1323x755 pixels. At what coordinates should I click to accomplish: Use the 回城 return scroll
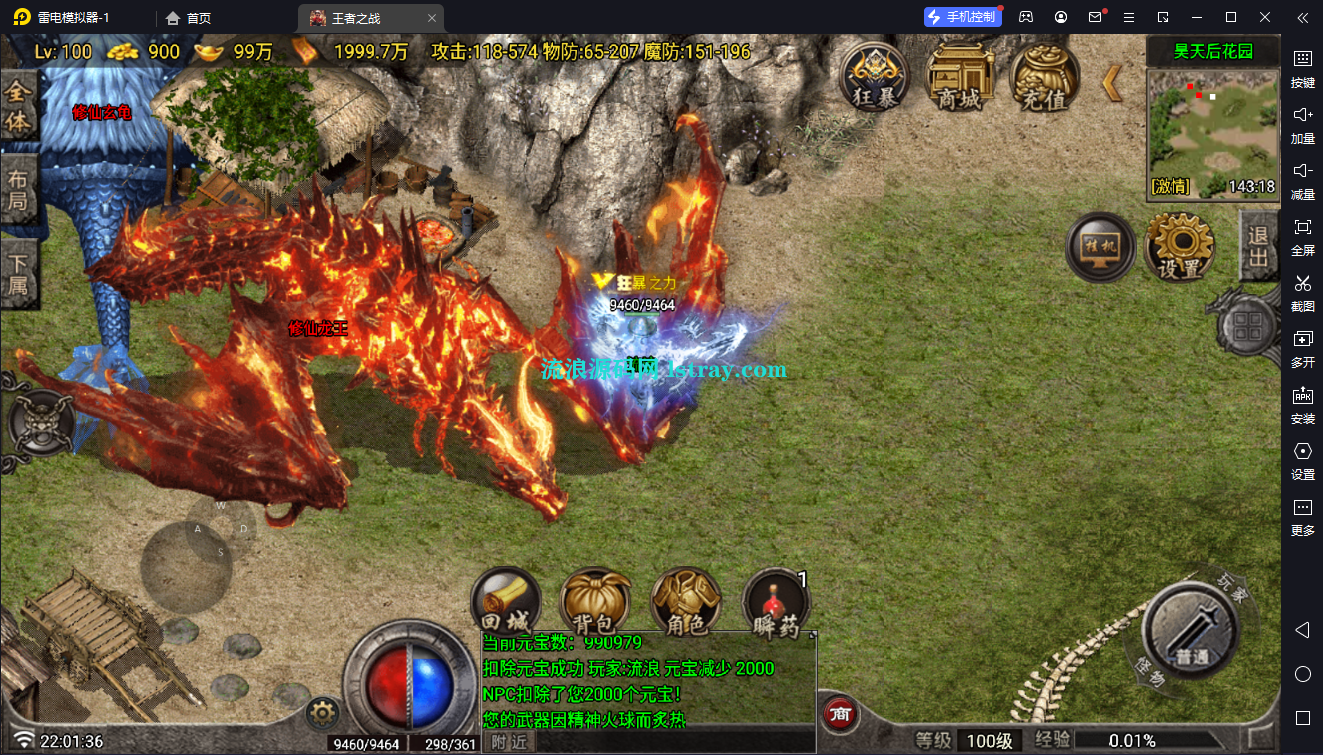[505, 602]
